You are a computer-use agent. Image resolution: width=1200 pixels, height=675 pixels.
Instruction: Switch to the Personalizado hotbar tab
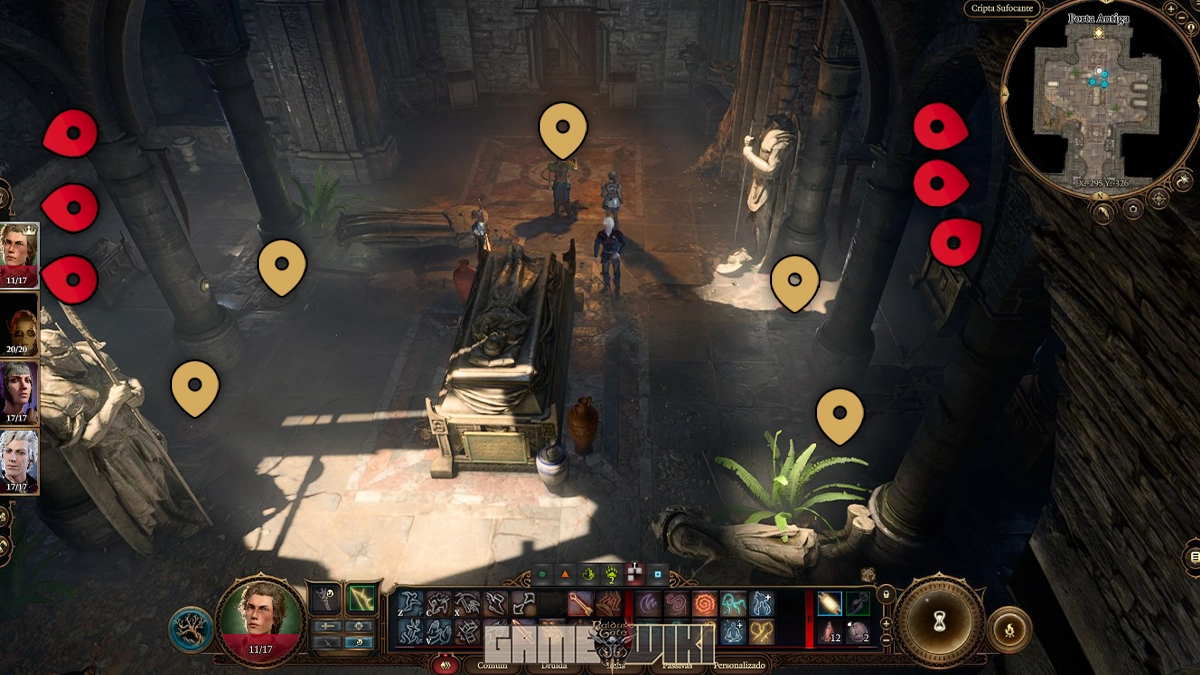pos(738,665)
